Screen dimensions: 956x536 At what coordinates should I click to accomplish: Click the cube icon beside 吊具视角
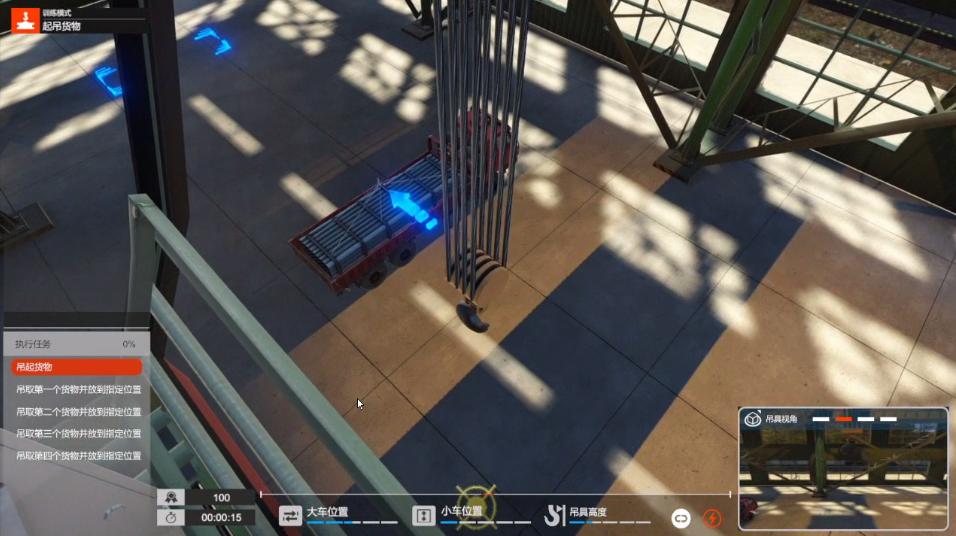pos(753,419)
